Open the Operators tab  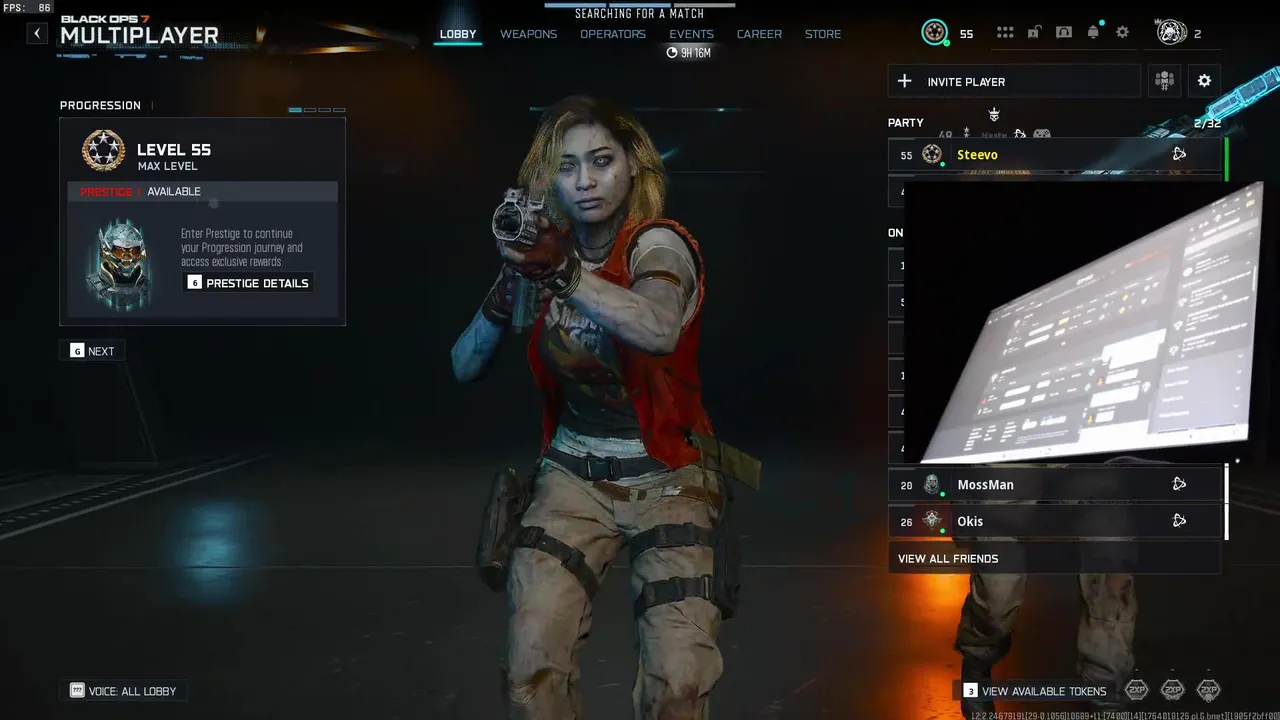pos(613,34)
